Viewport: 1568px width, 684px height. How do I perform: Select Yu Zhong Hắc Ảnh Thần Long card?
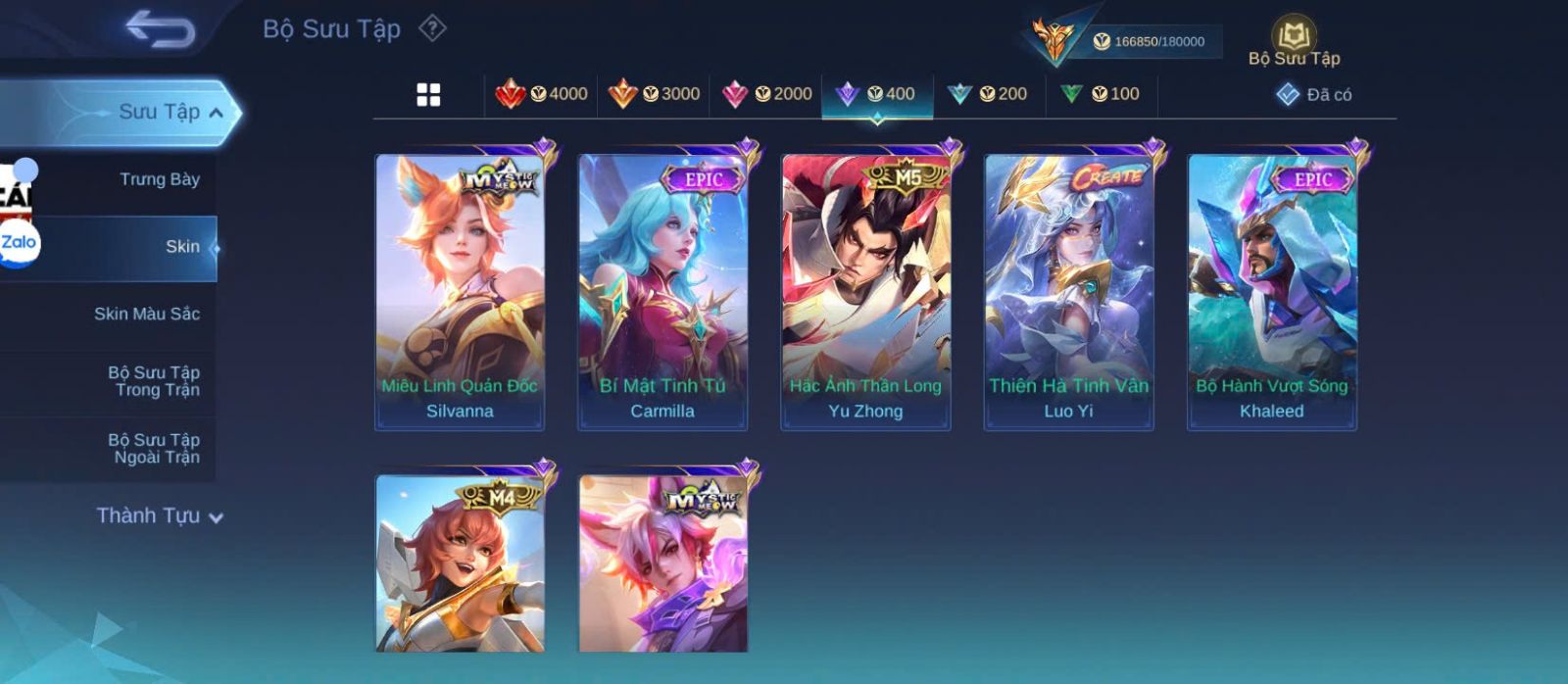coord(865,292)
